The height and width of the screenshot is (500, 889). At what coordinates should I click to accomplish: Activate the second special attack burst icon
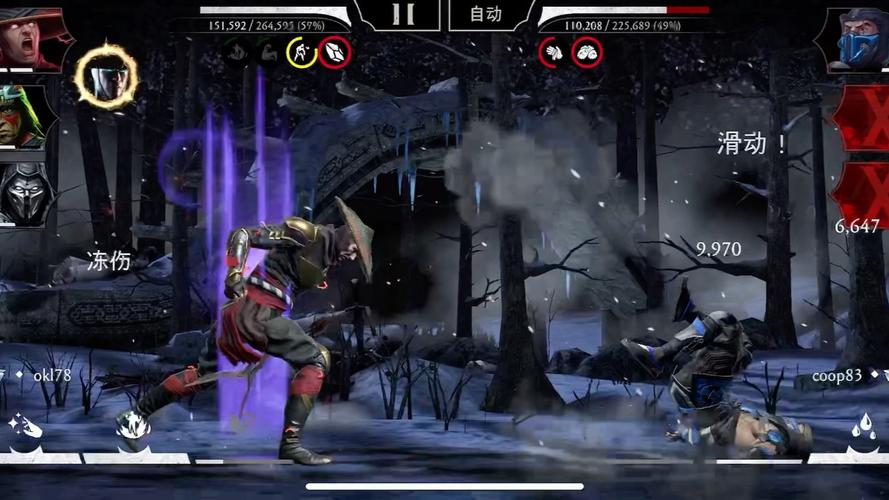[x=133, y=429]
